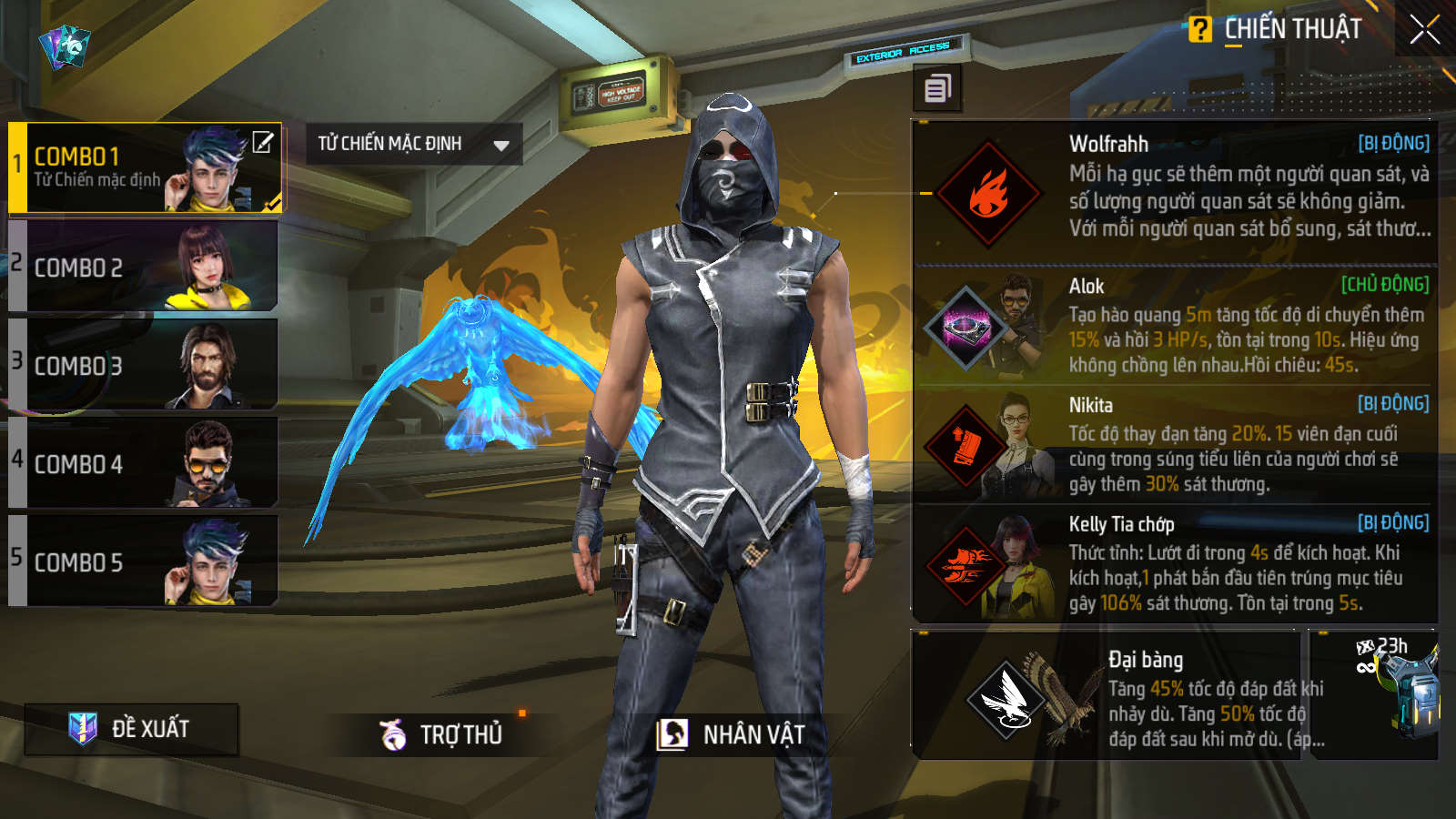Choose the Nikita passive skill slot
1456x819 pixels.
1174,445
